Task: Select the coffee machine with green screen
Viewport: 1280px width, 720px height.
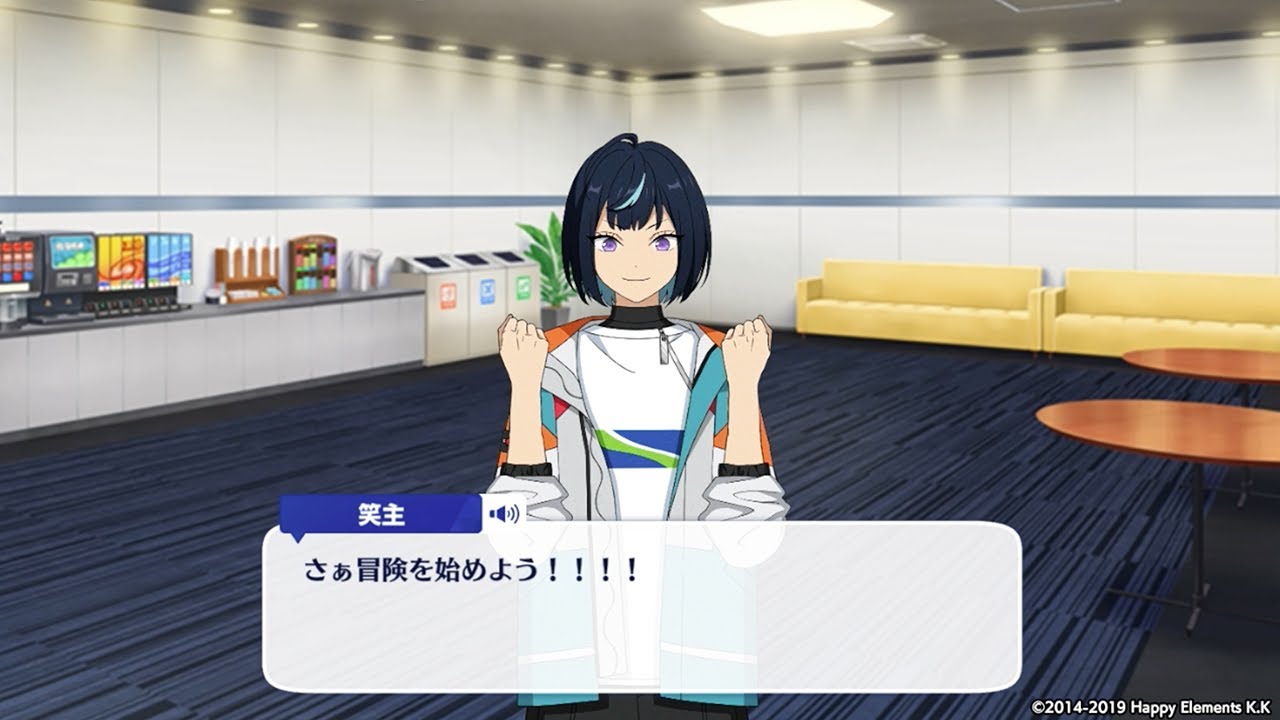Action: (72, 260)
